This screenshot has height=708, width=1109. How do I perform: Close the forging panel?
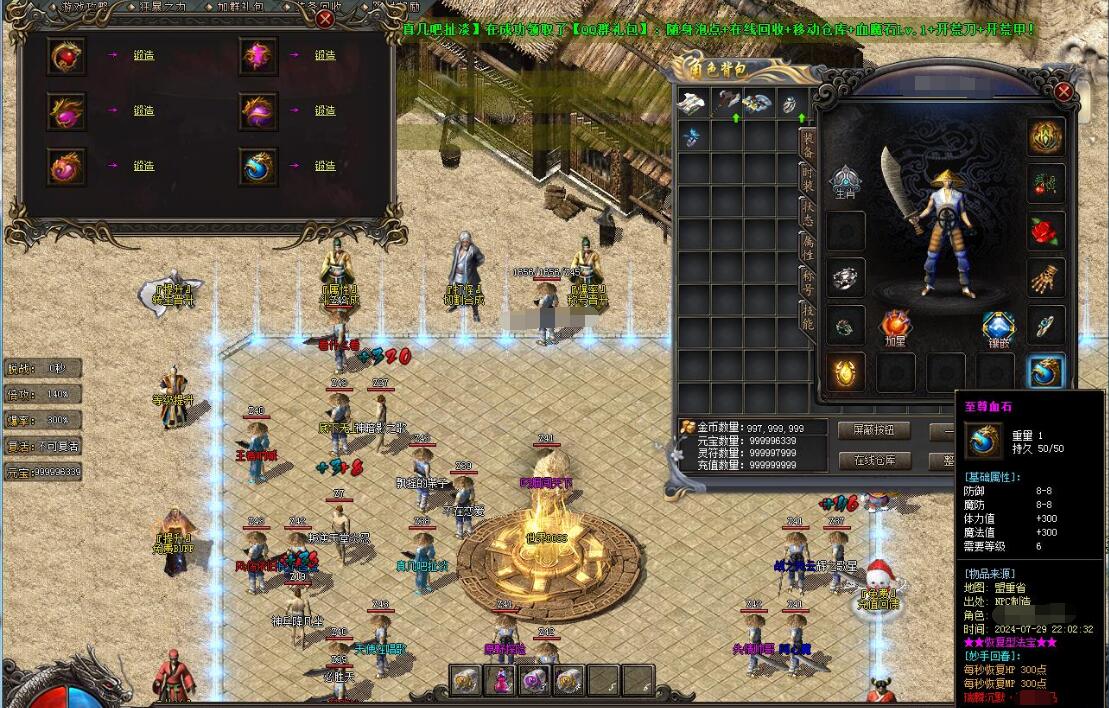(325, 18)
